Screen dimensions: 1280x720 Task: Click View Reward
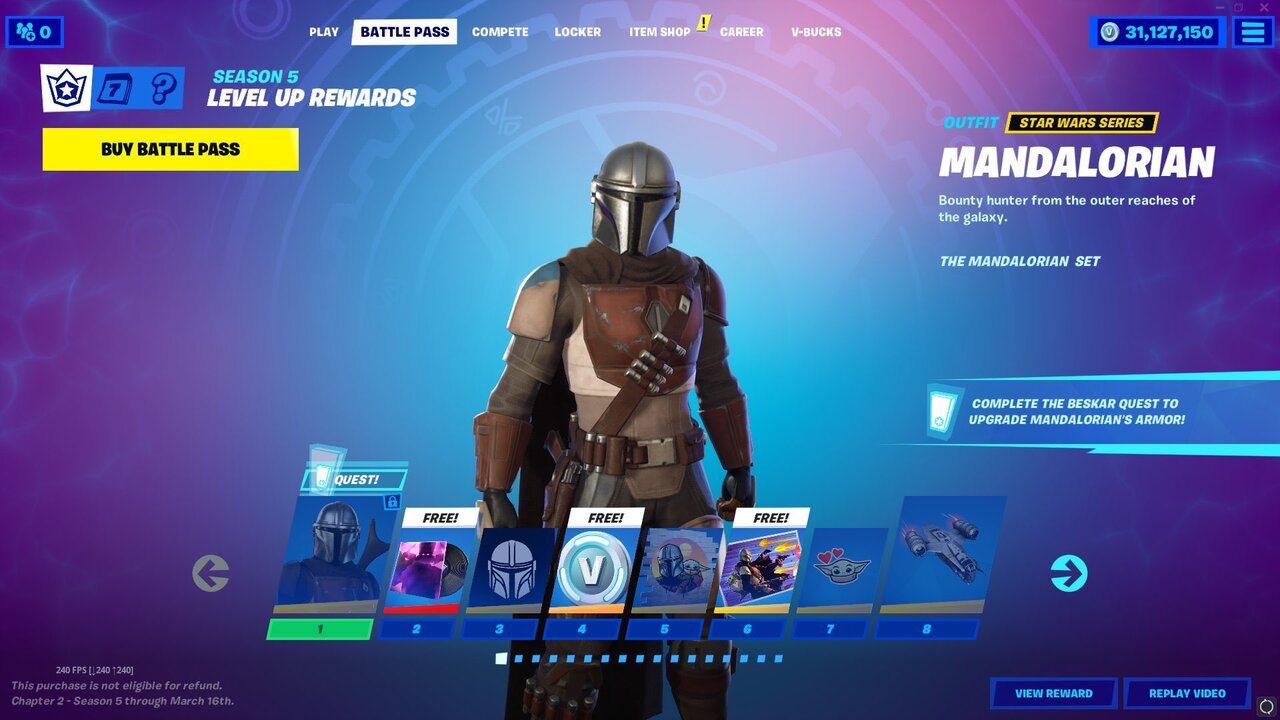1054,693
